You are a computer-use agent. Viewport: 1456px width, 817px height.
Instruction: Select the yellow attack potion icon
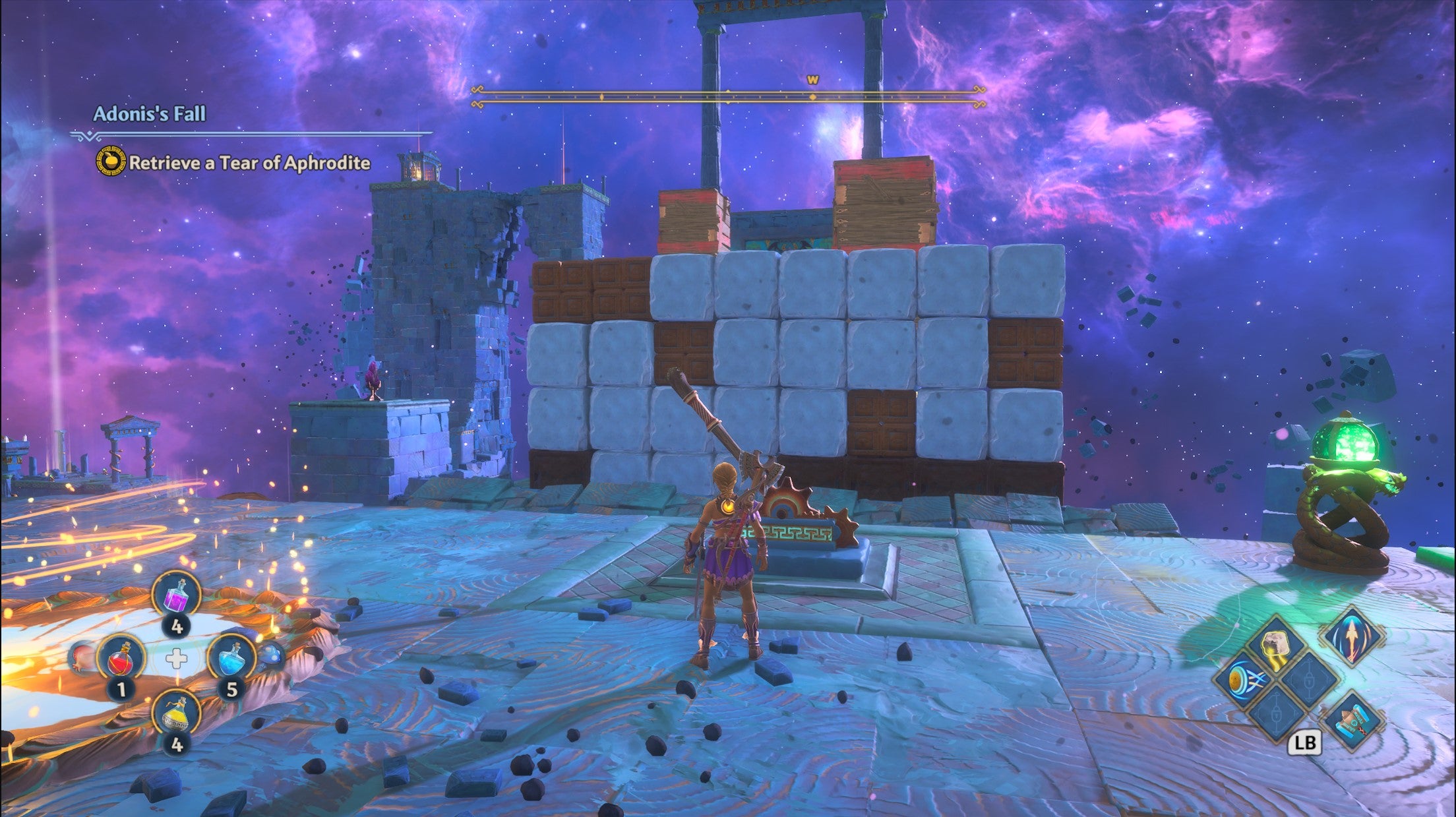pyautogui.click(x=177, y=717)
